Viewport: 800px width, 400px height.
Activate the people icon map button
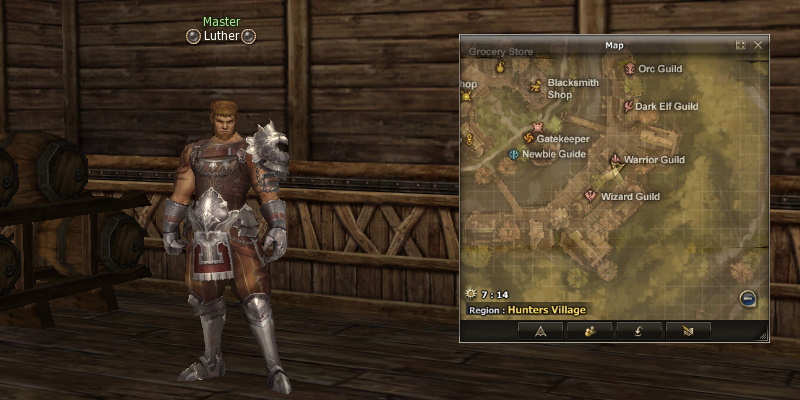tap(591, 329)
